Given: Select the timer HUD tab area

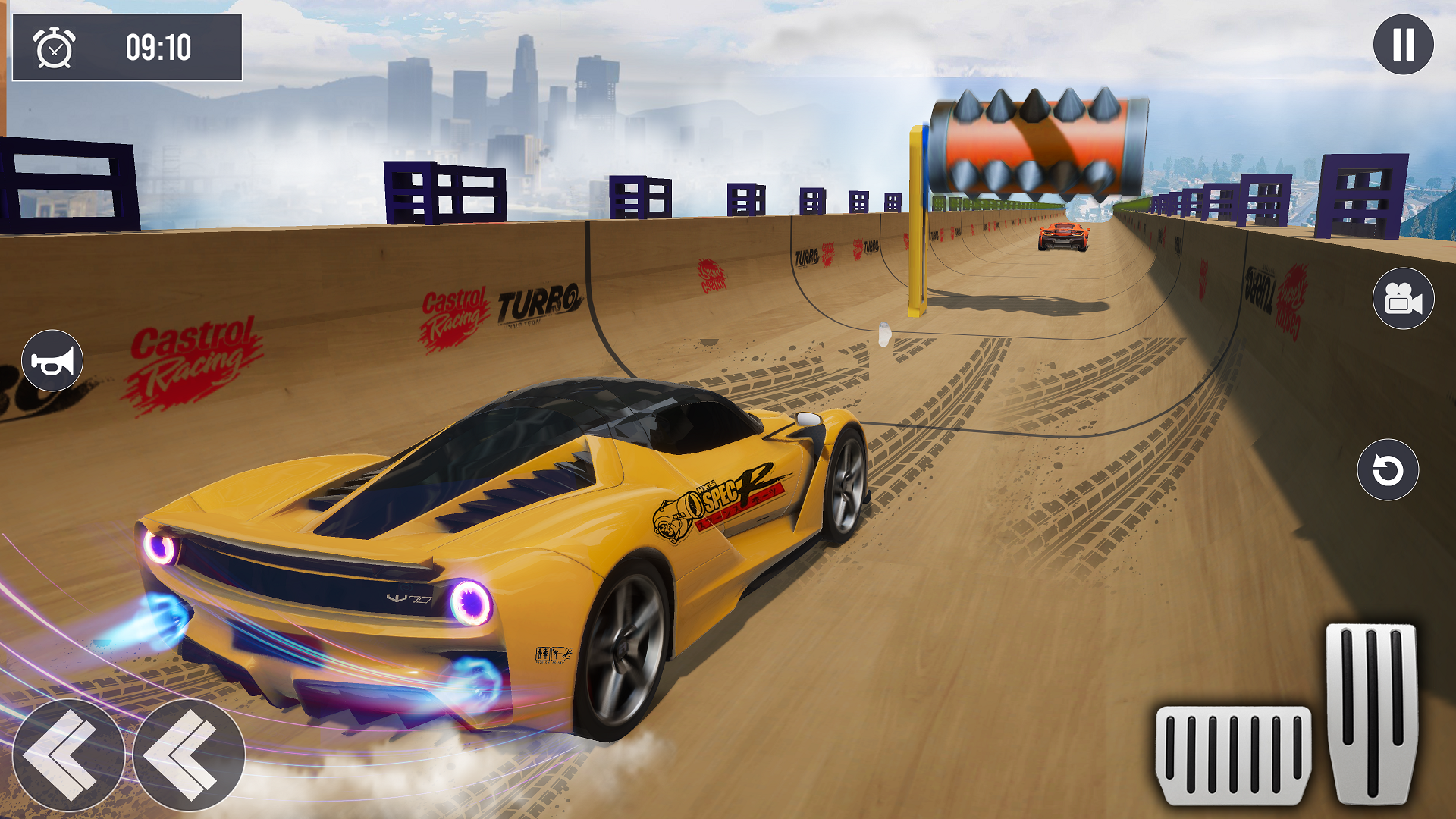Looking at the screenshot, I should coord(125,48).
